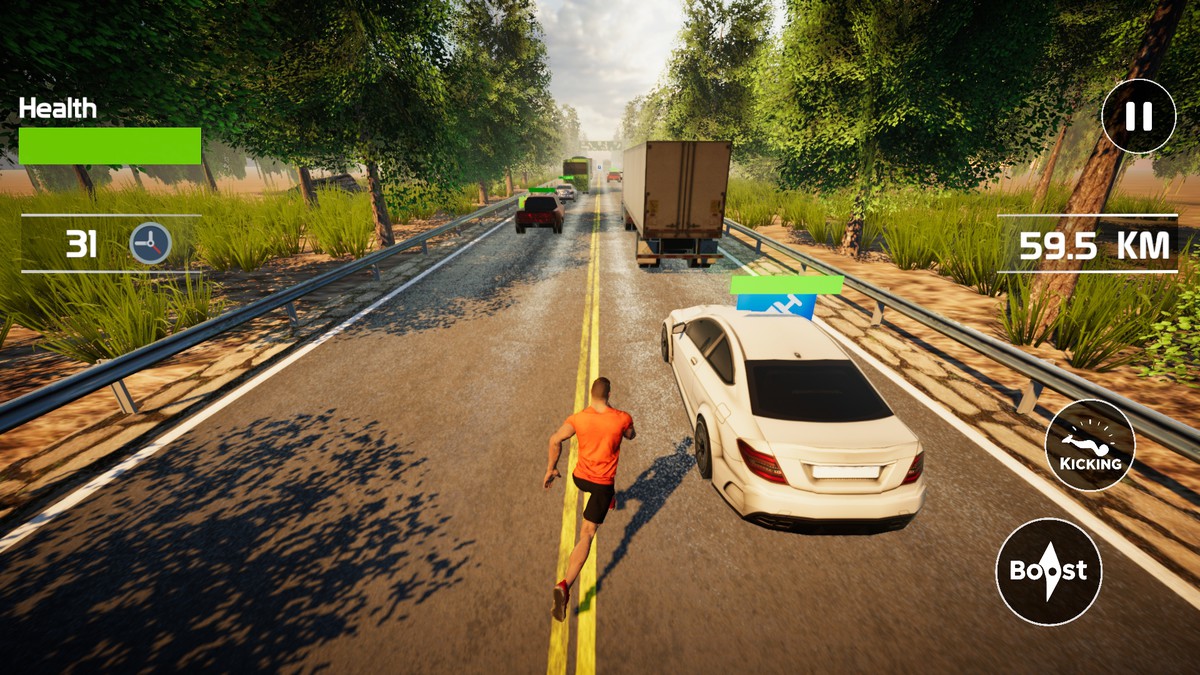Image resolution: width=1200 pixels, height=675 pixels.
Task: Tap the Boost button
Action: click(1048, 572)
